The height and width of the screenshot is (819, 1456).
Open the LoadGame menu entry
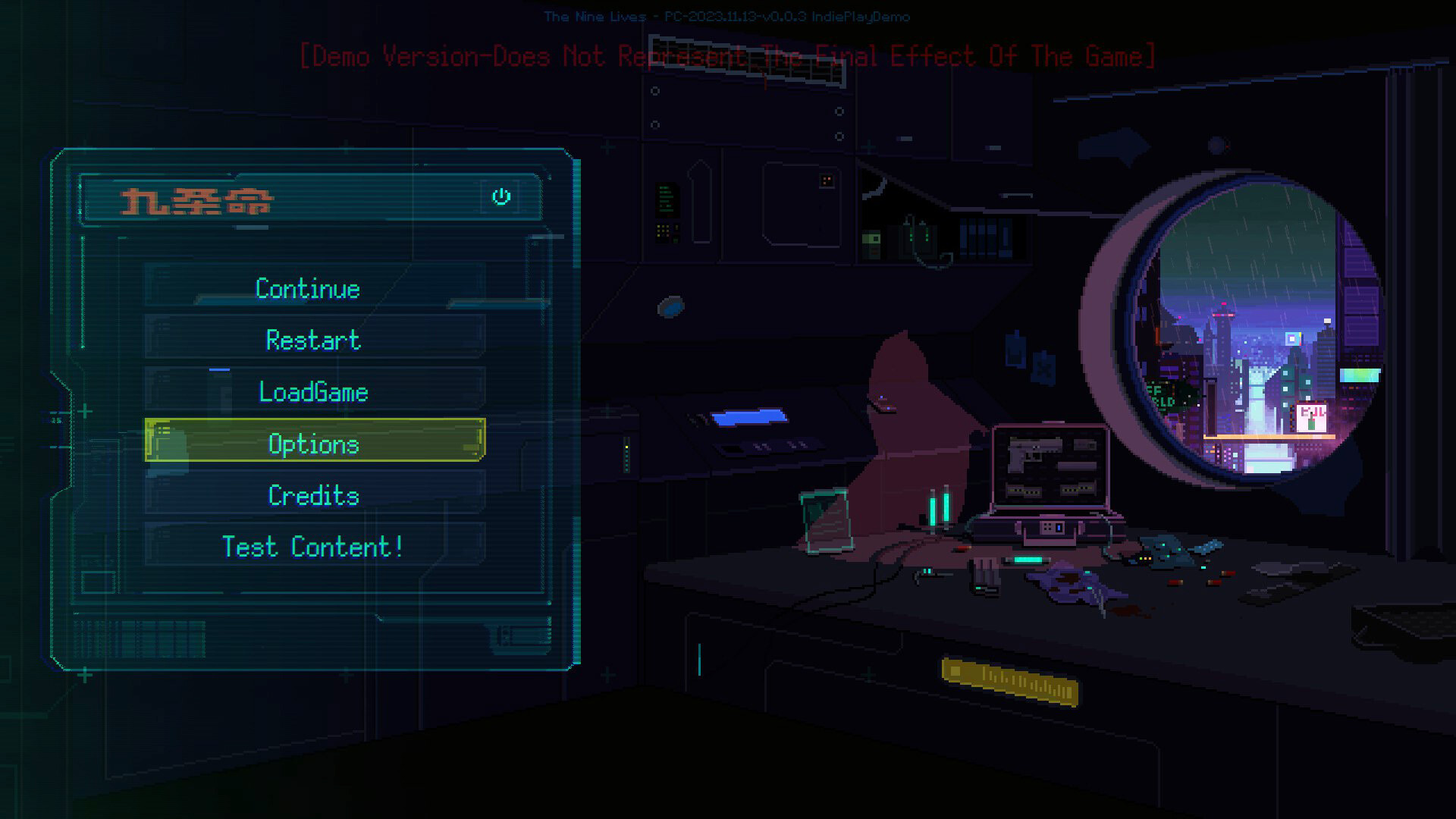click(313, 392)
